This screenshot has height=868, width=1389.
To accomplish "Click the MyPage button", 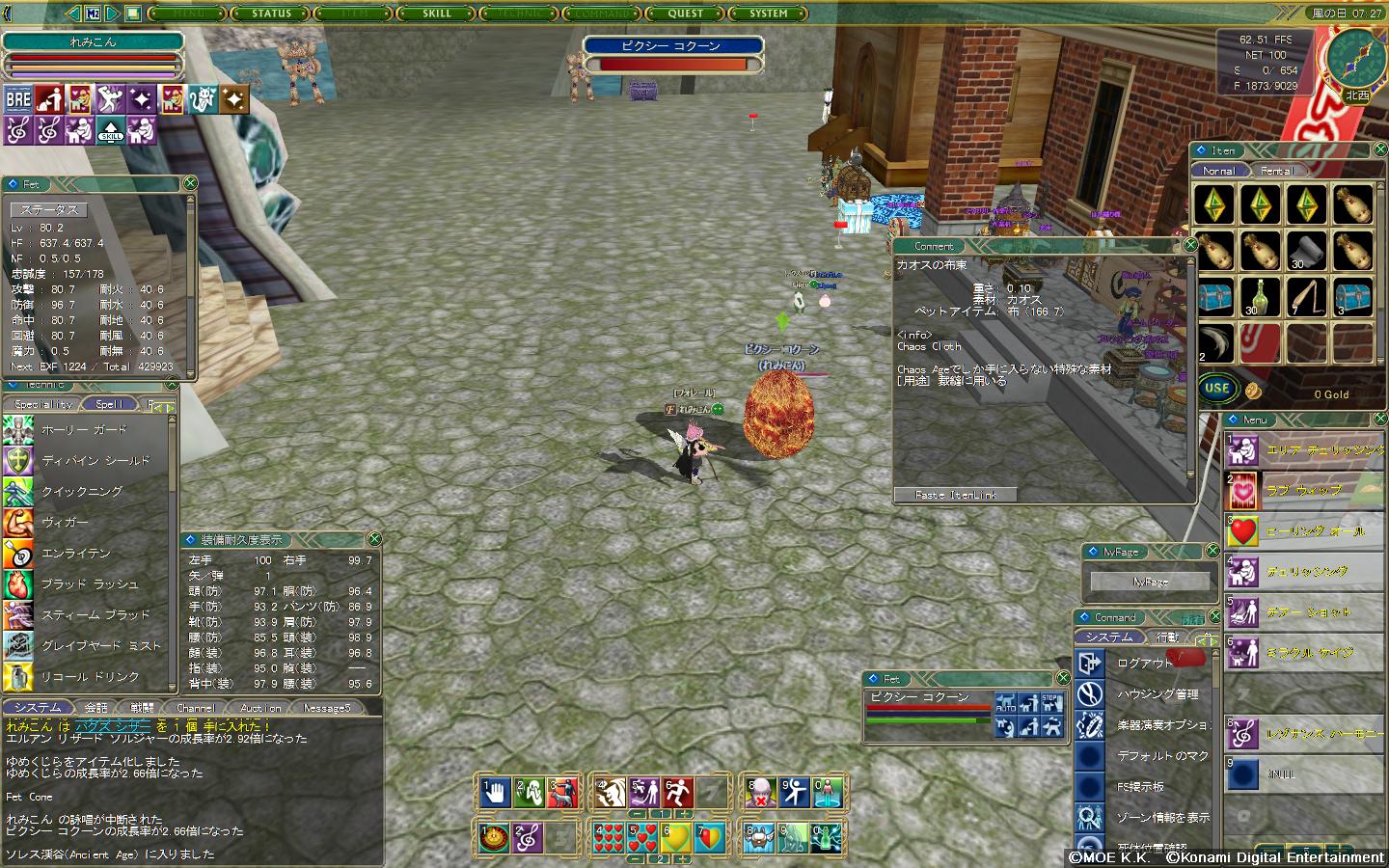I will click(1150, 582).
